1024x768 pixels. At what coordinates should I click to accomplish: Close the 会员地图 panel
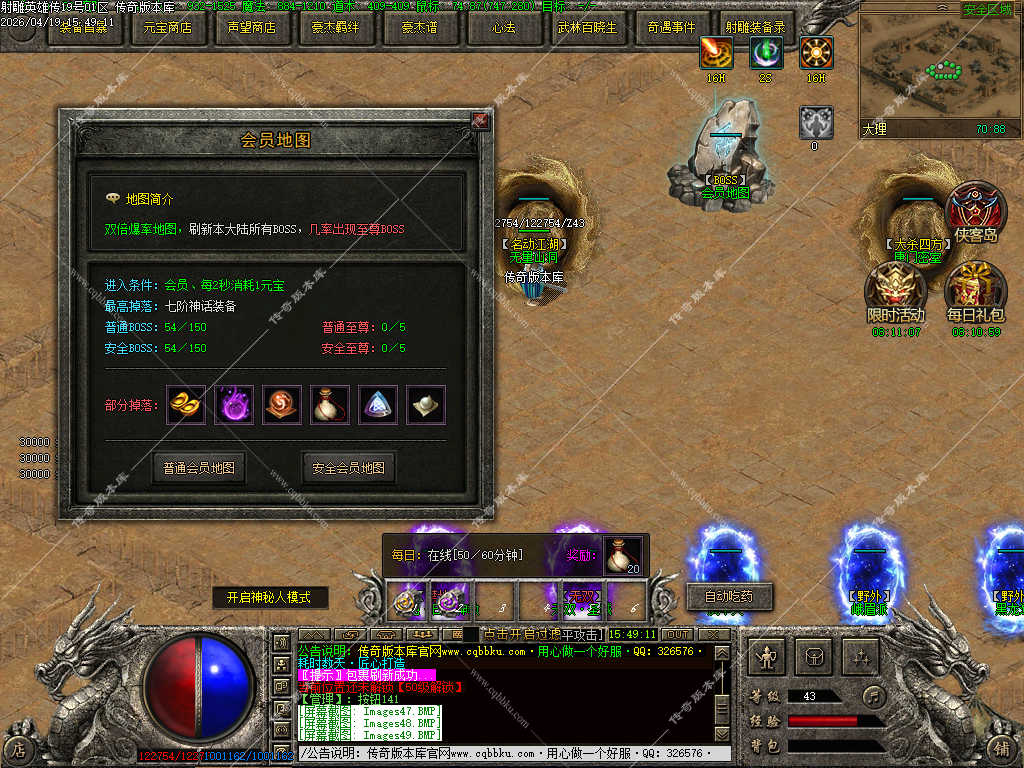point(480,120)
